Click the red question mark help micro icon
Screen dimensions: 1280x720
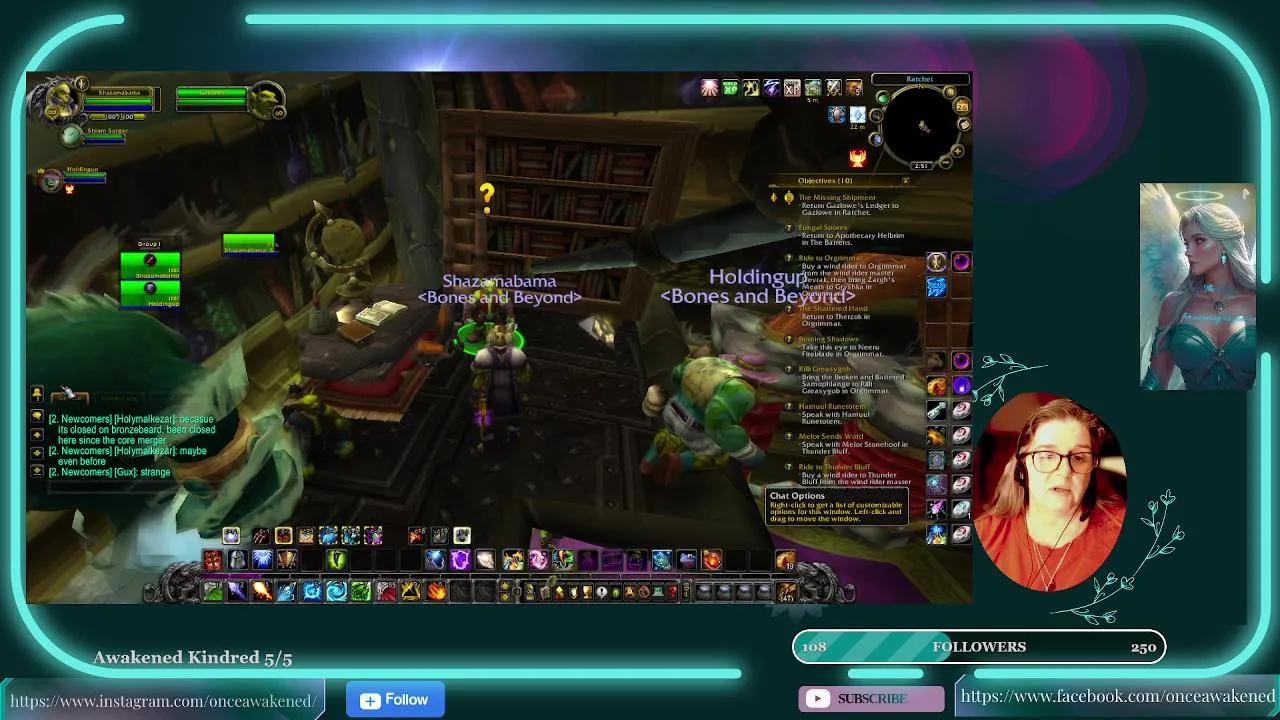click(671, 590)
